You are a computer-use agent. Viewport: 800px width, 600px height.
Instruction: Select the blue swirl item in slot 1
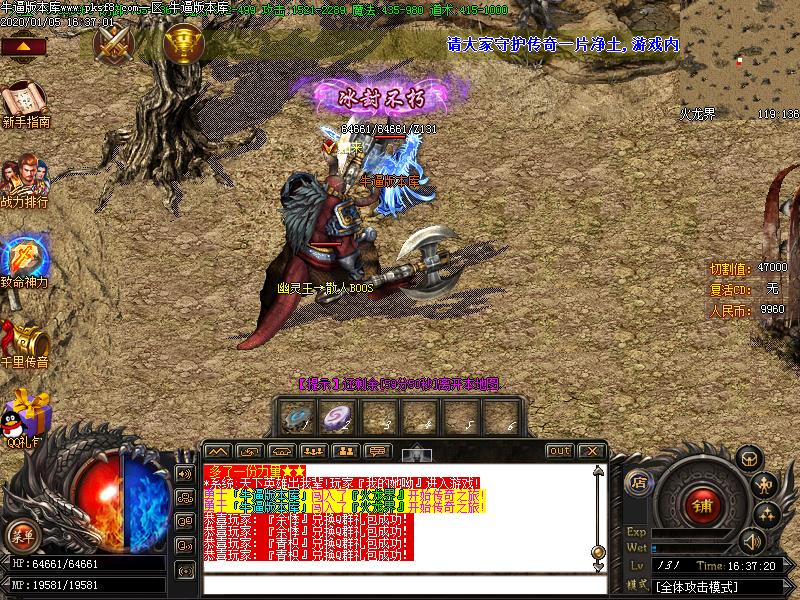(x=295, y=416)
